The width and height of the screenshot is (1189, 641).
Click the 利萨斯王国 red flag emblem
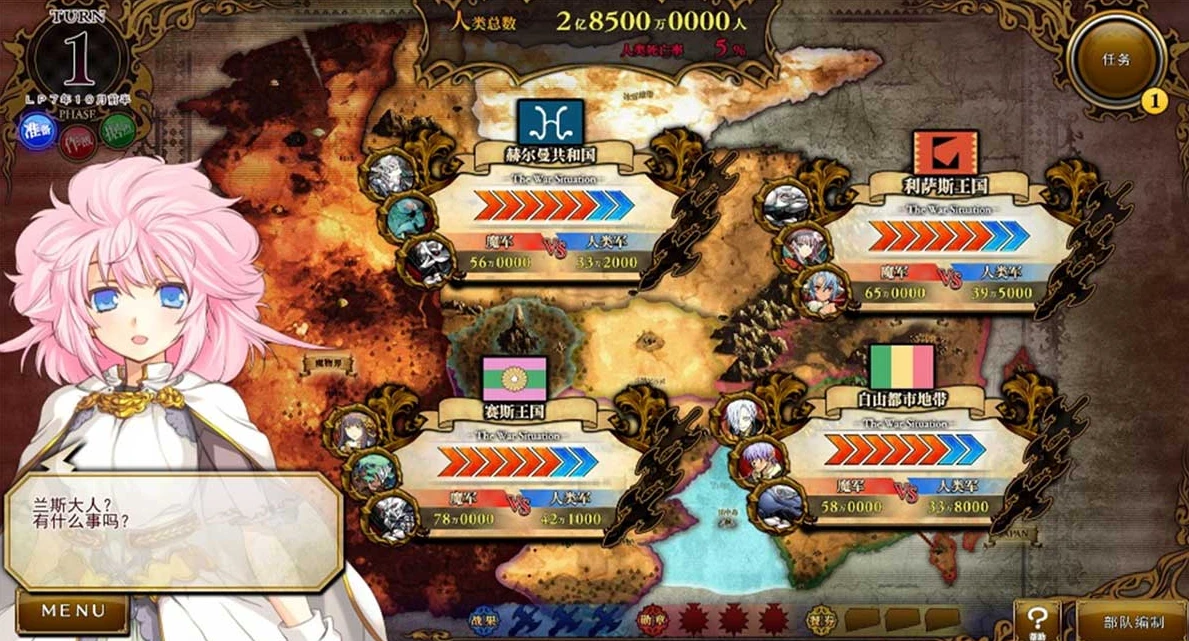tap(945, 153)
